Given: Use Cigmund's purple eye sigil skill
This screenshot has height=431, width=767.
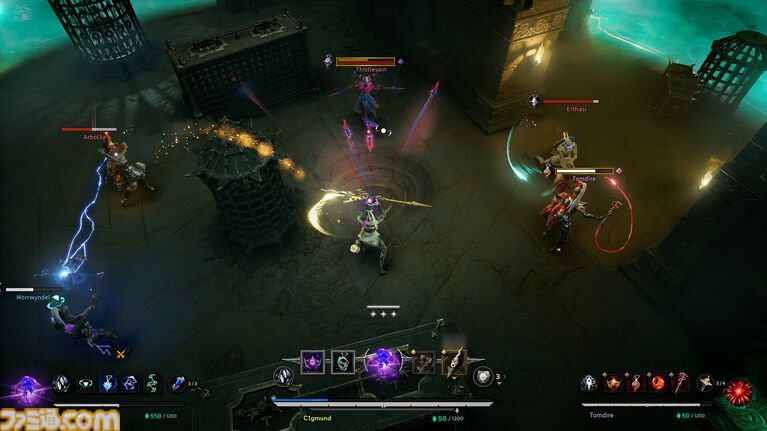Looking at the screenshot, I should point(312,362).
